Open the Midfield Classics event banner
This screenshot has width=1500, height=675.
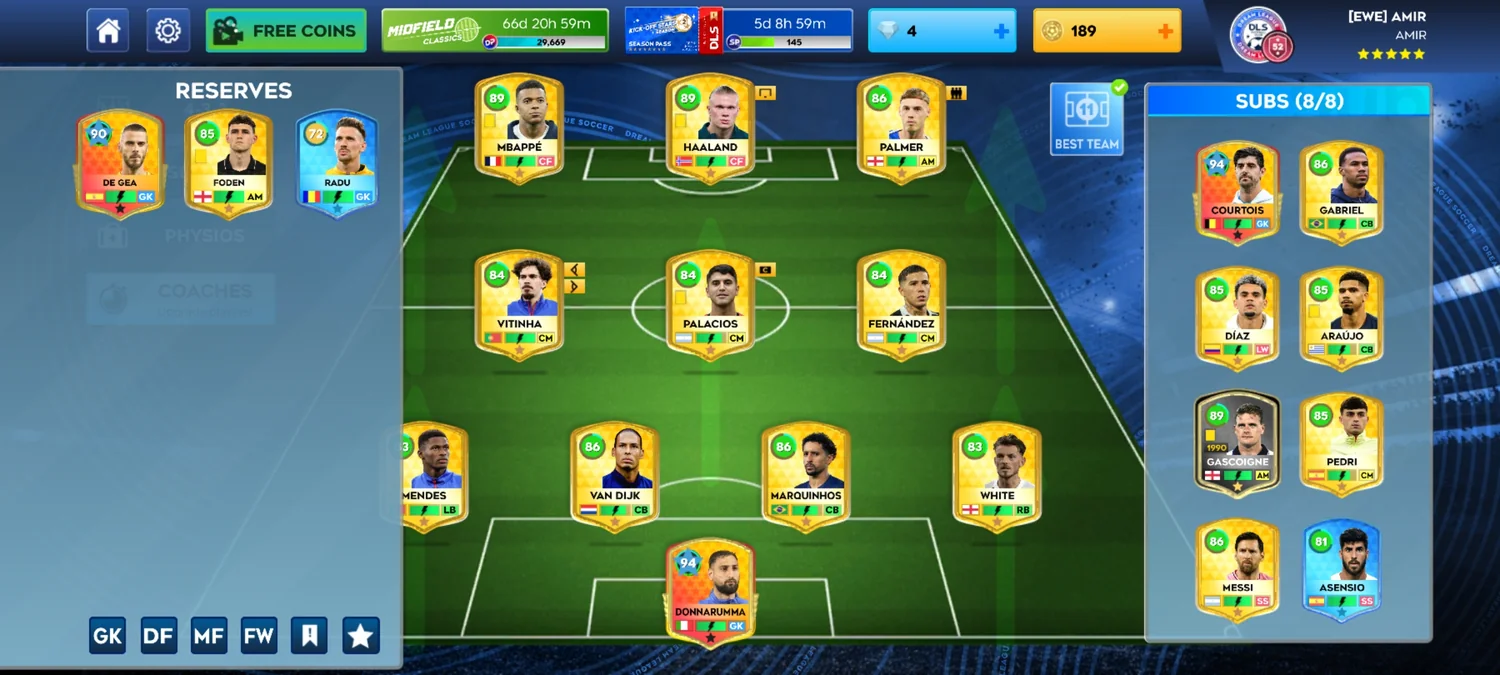click(x=495, y=31)
